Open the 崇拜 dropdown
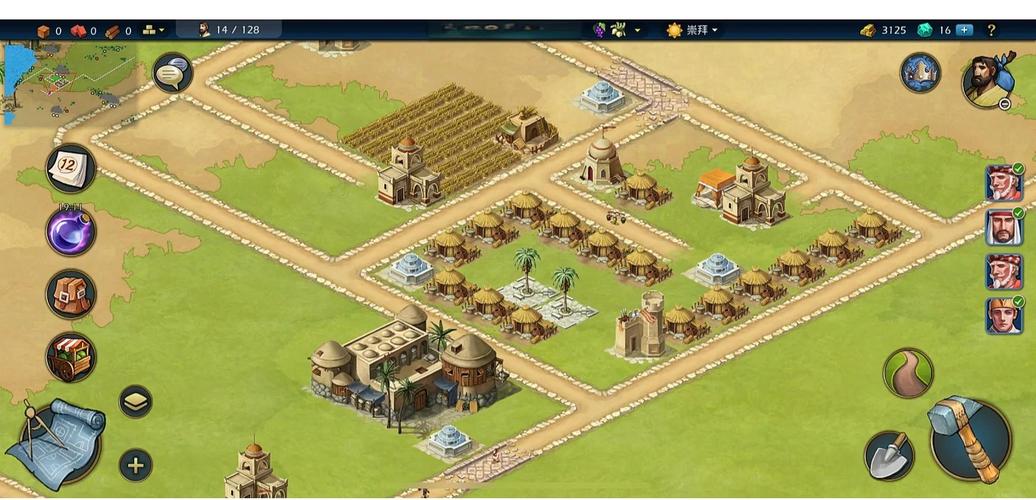1036x500 pixels. click(x=692, y=30)
